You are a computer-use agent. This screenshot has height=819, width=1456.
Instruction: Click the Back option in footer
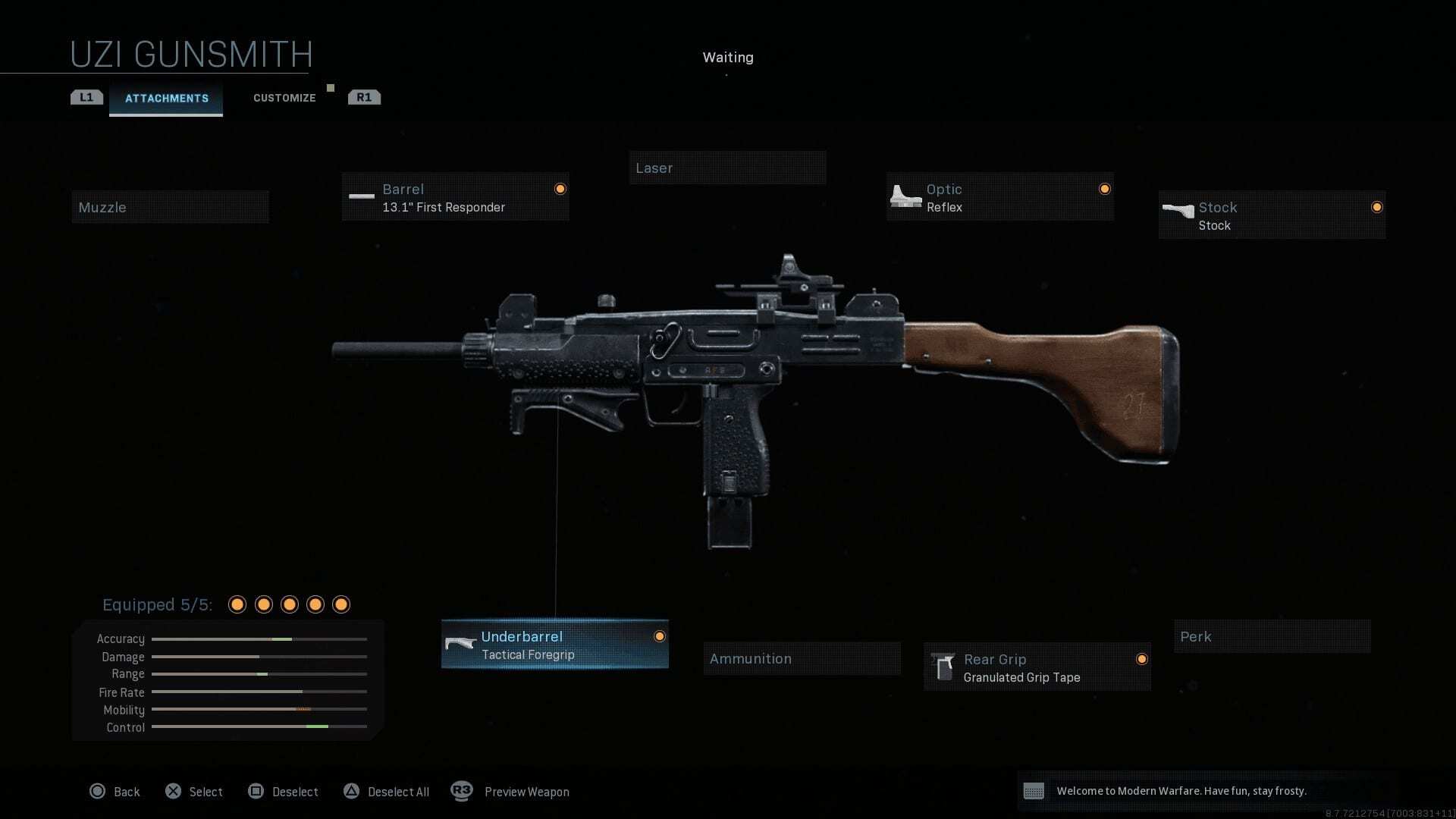115,792
